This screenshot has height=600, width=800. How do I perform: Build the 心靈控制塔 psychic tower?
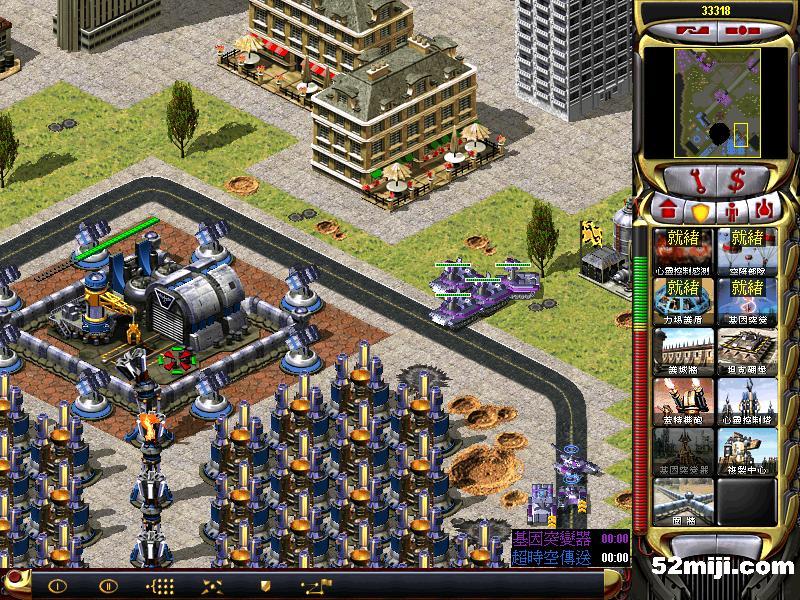click(x=747, y=400)
